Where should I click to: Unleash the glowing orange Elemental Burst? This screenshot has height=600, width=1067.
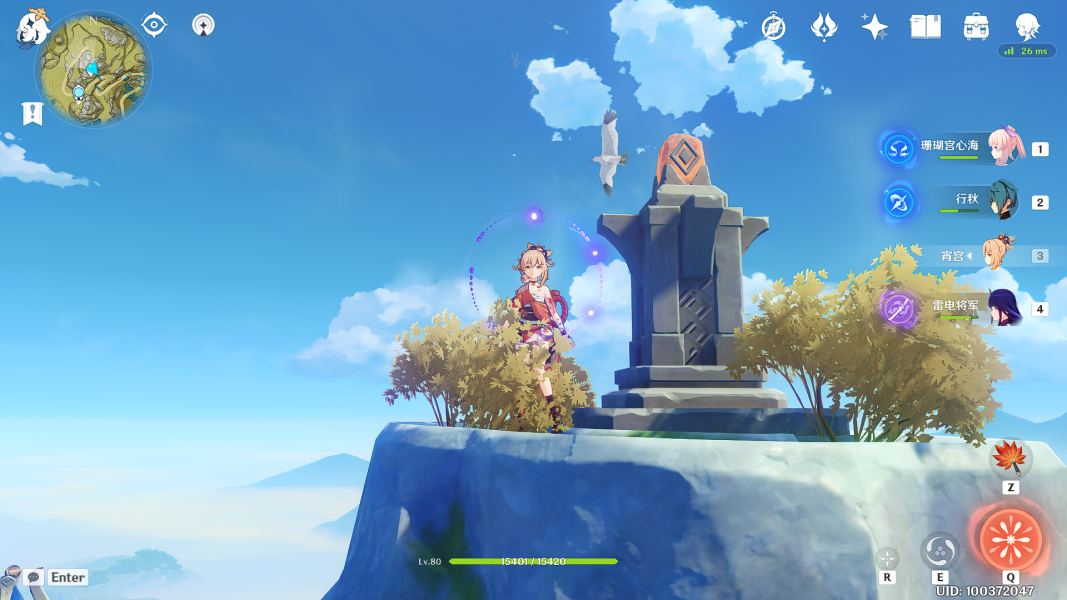click(1010, 539)
